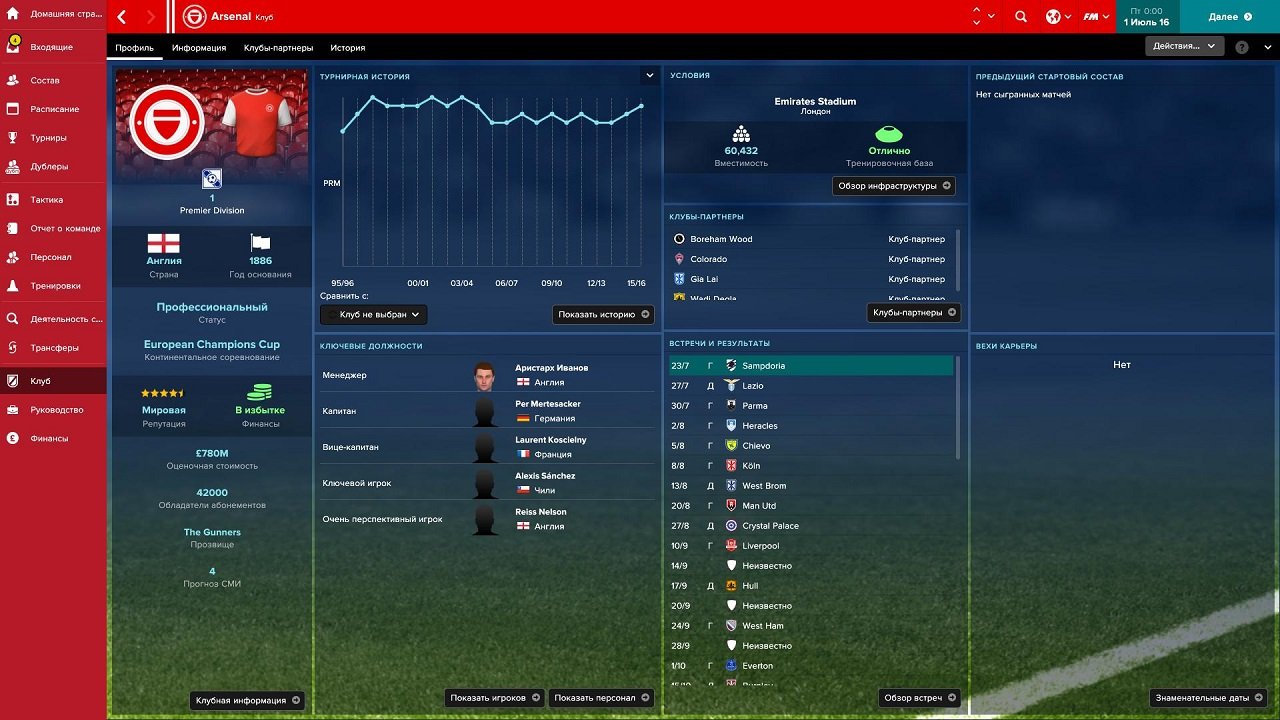Open Обзор инфраструктуры
The image size is (1280, 720).
click(x=893, y=185)
